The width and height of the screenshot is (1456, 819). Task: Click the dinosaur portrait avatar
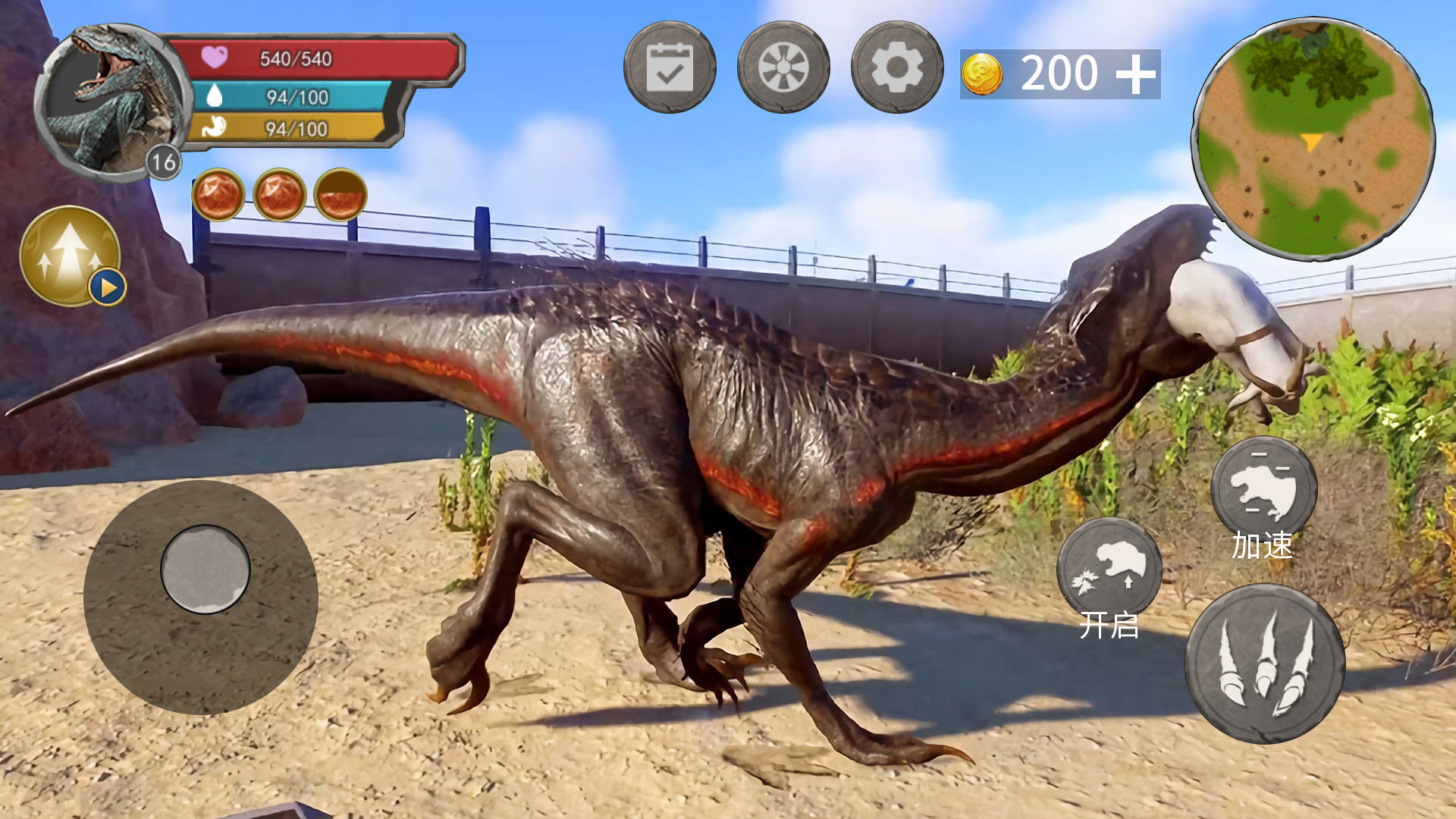click(x=112, y=101)
